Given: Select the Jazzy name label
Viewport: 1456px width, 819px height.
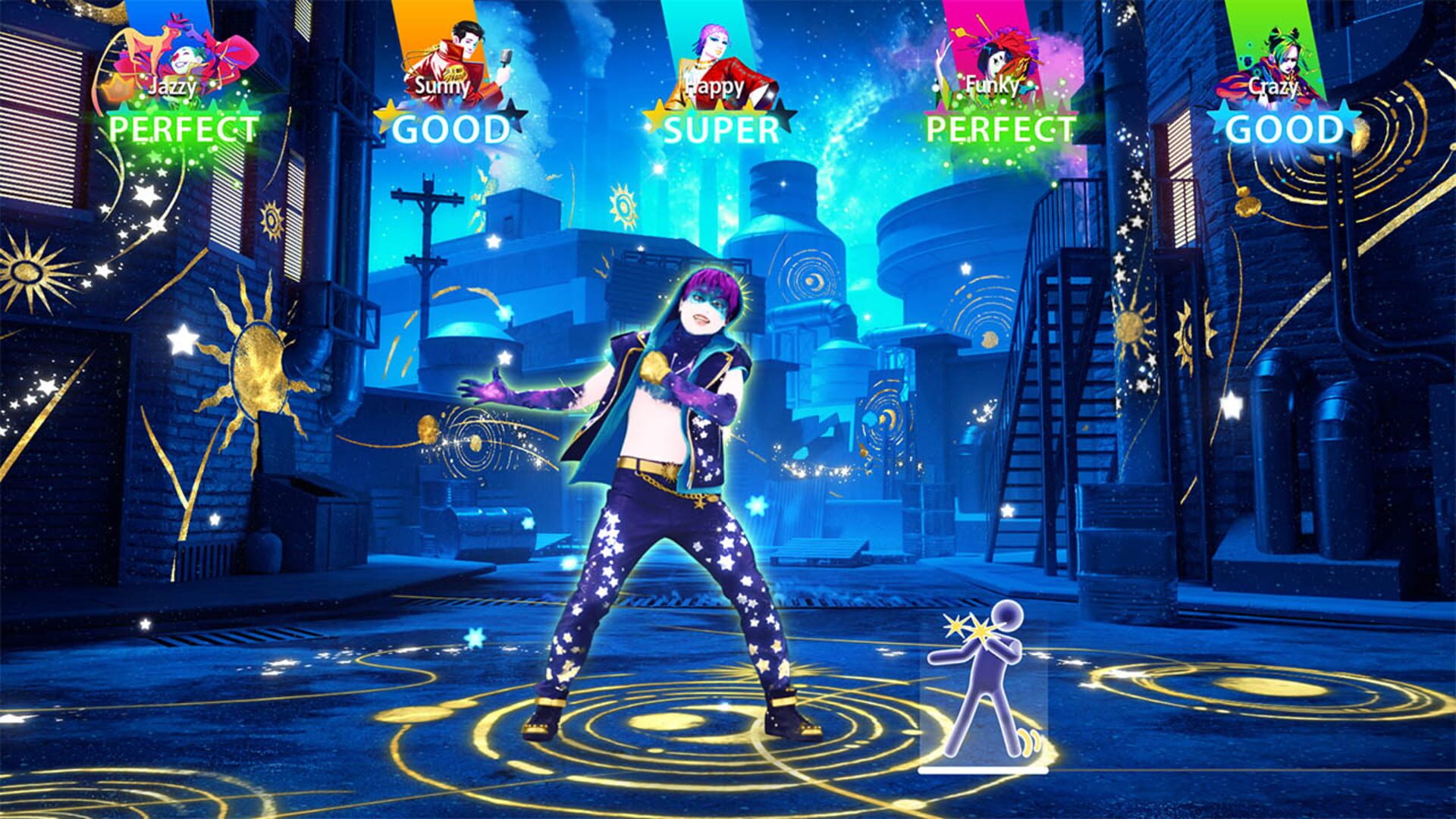Looking at the screenshot, I should pos(173,87).
